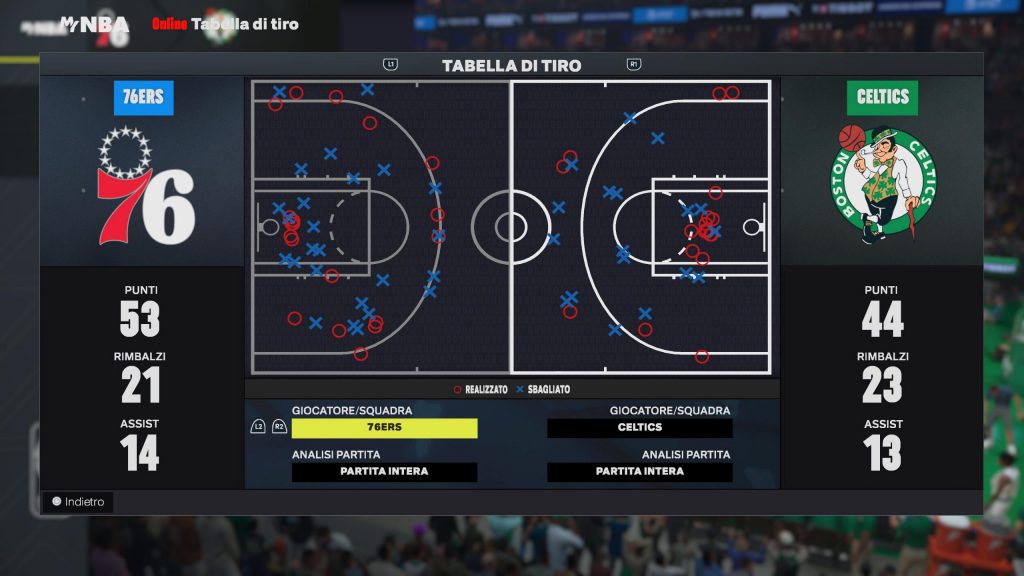Click the green CELTICS team name badge
Image resolution: width=1024 pixels, height=576 pixels.
click(883, 97)
